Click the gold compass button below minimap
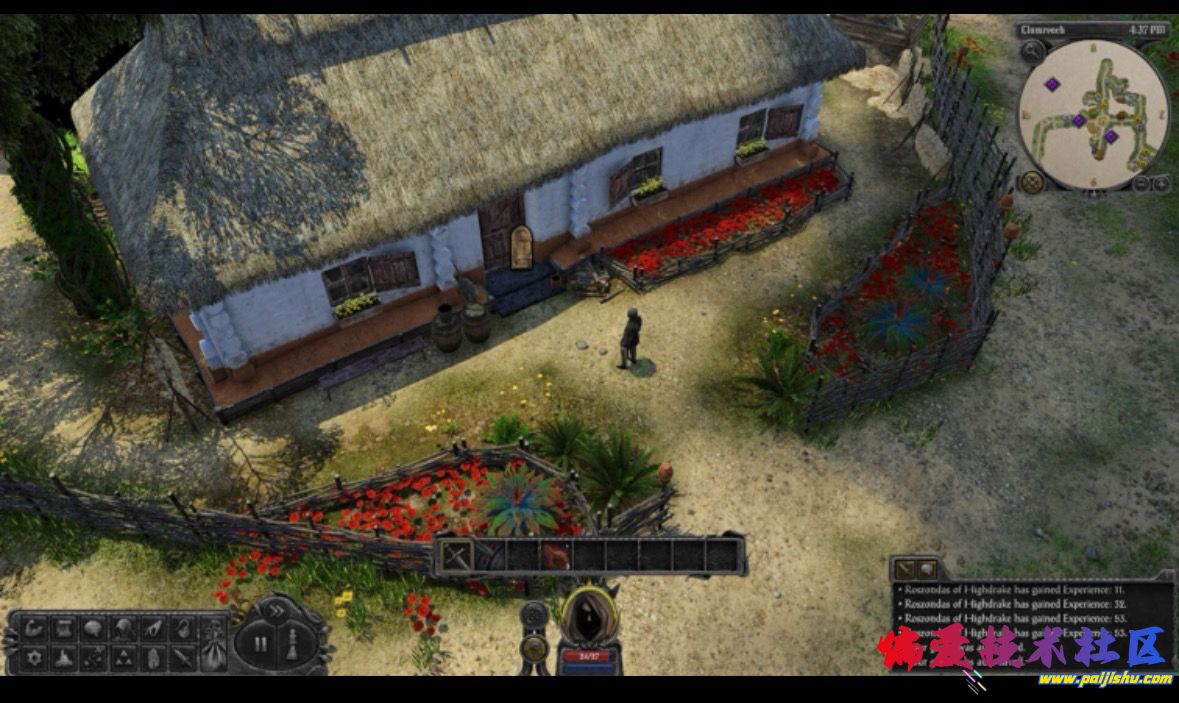1179x703 pixels. click(1032, 182)
